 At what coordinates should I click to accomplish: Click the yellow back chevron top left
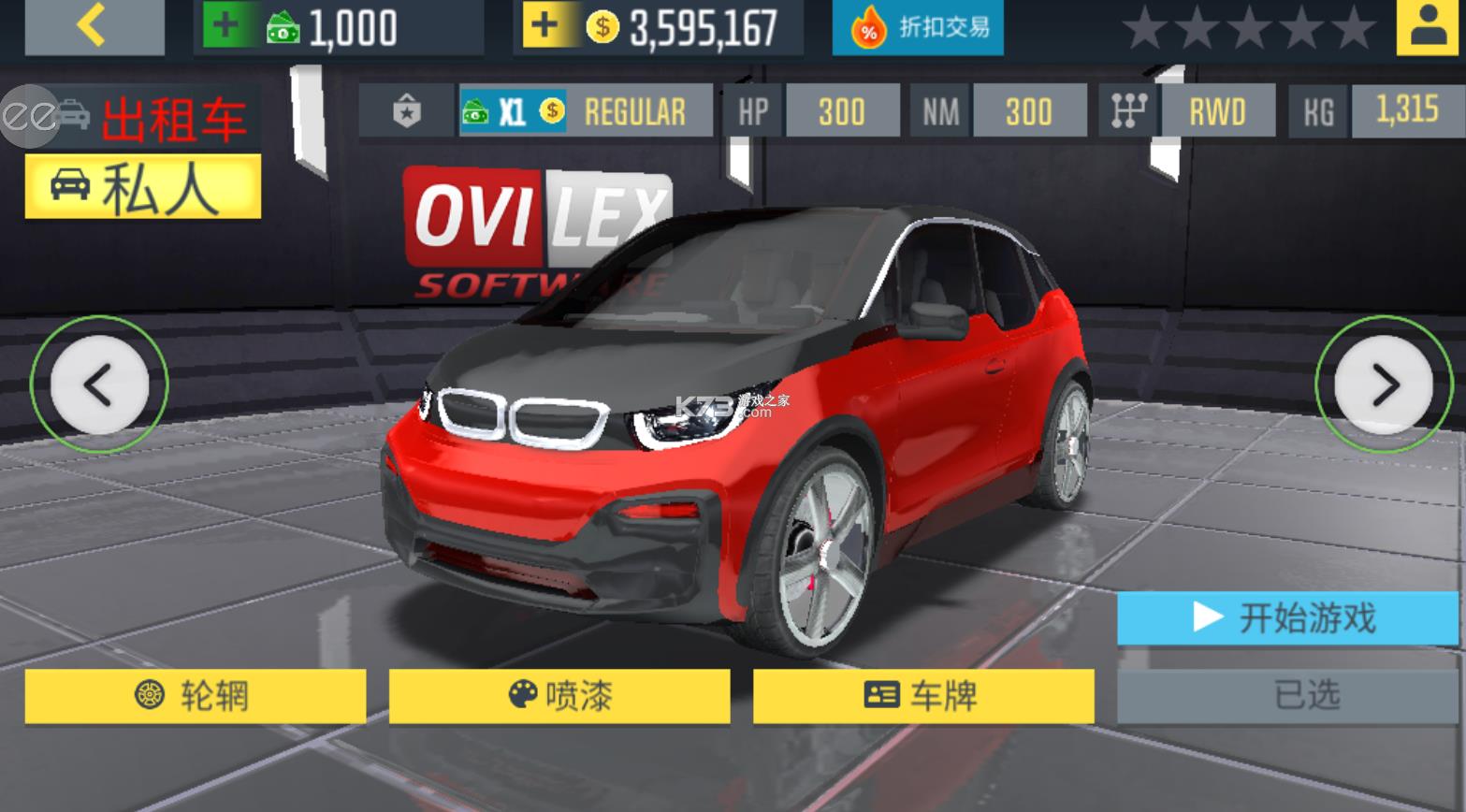[92, 25]
